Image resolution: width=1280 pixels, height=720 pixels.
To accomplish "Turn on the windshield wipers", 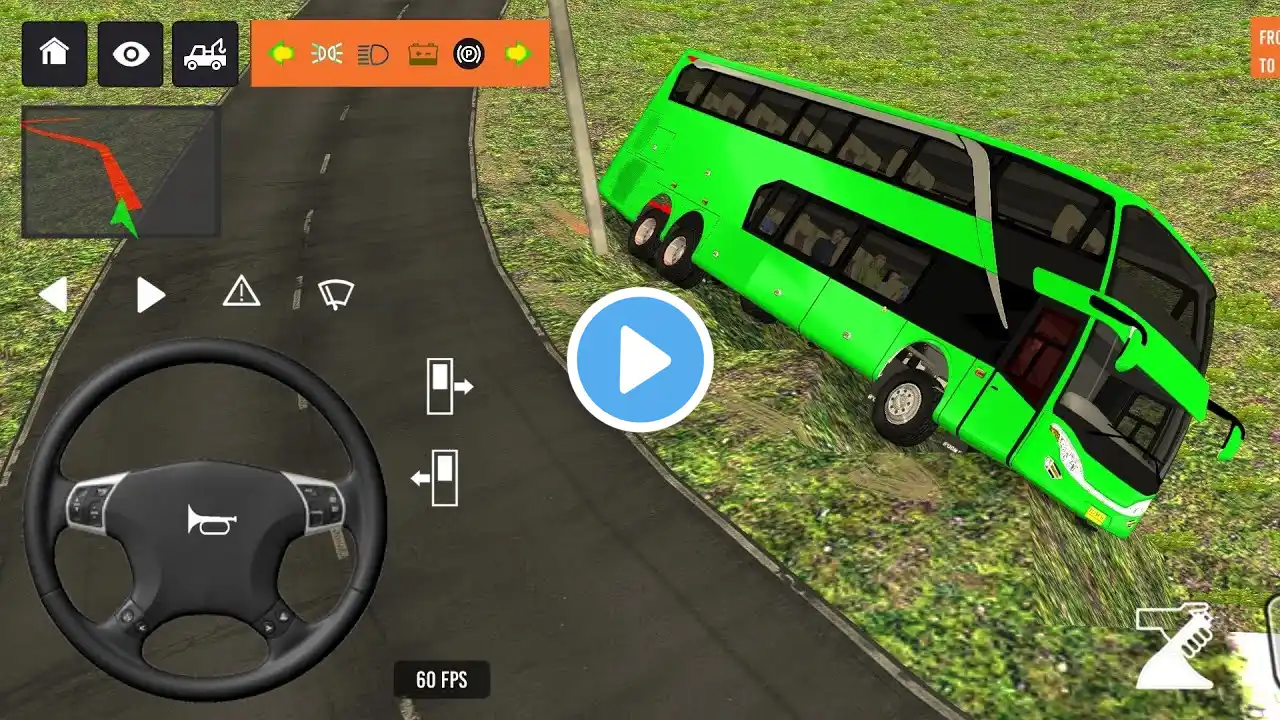I will click(336, 293).
